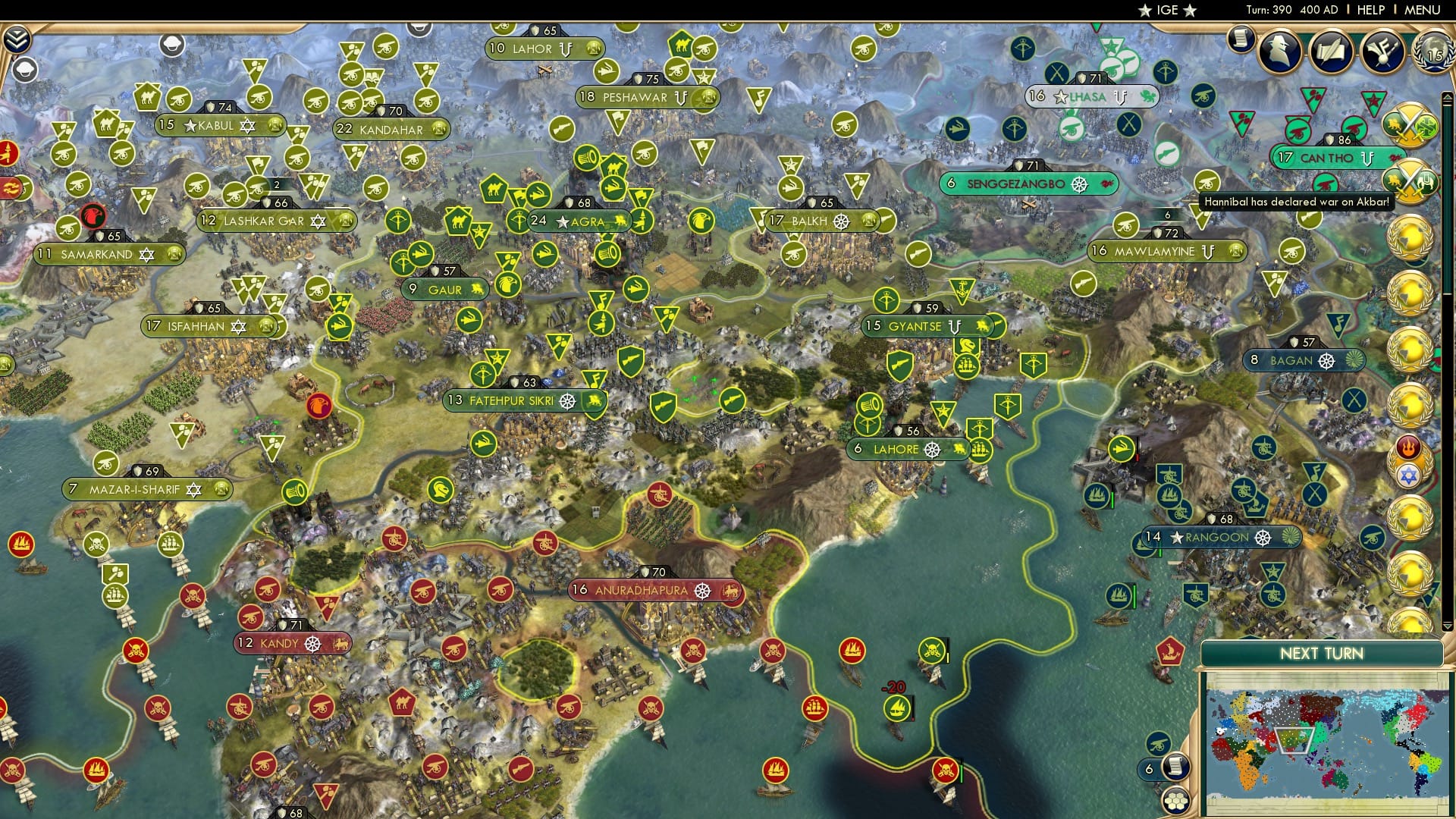Toggle strategic view with the hex icon beside the minimap

pos(1176,802)
